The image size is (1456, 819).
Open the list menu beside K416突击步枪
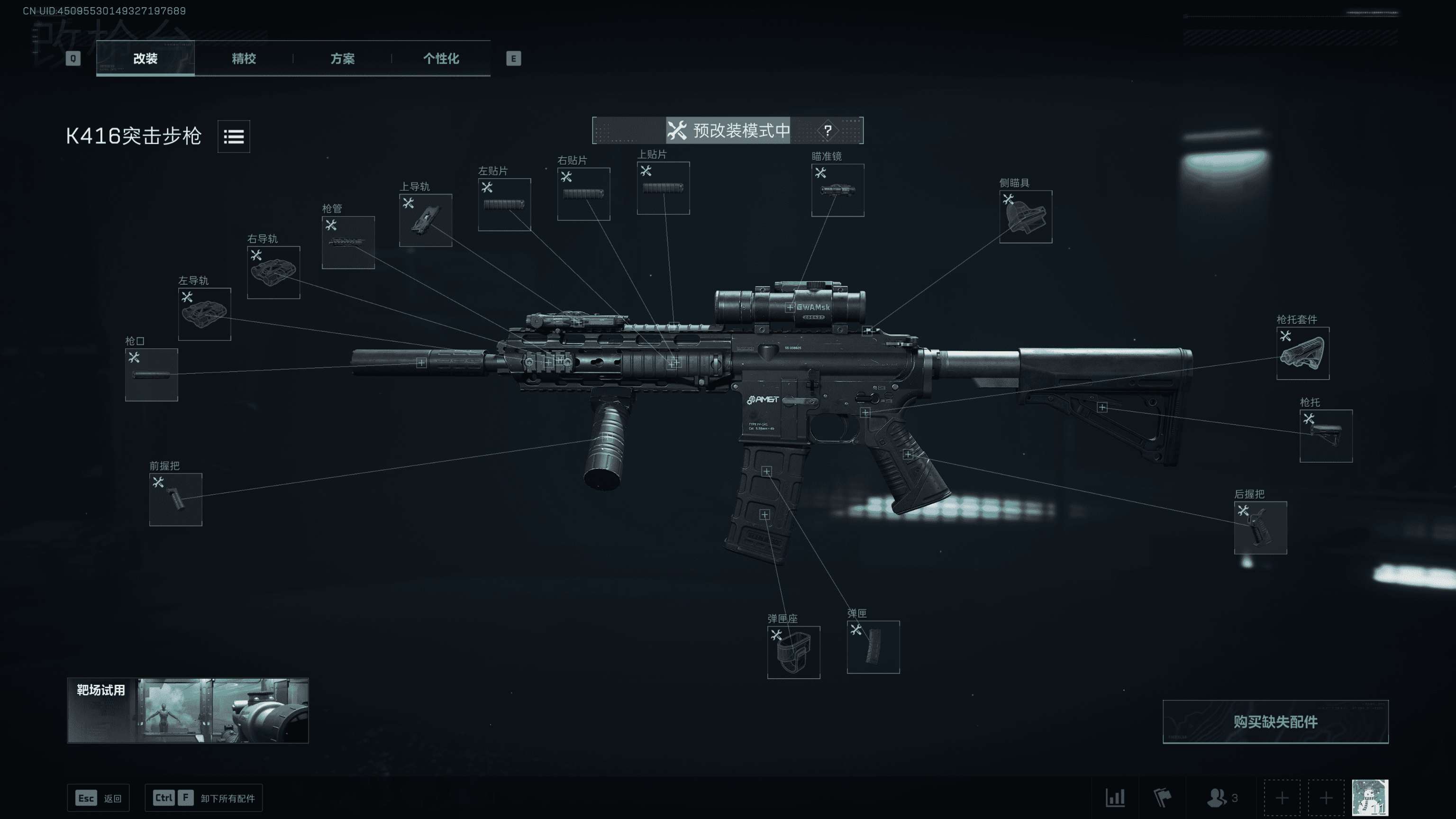234,136
